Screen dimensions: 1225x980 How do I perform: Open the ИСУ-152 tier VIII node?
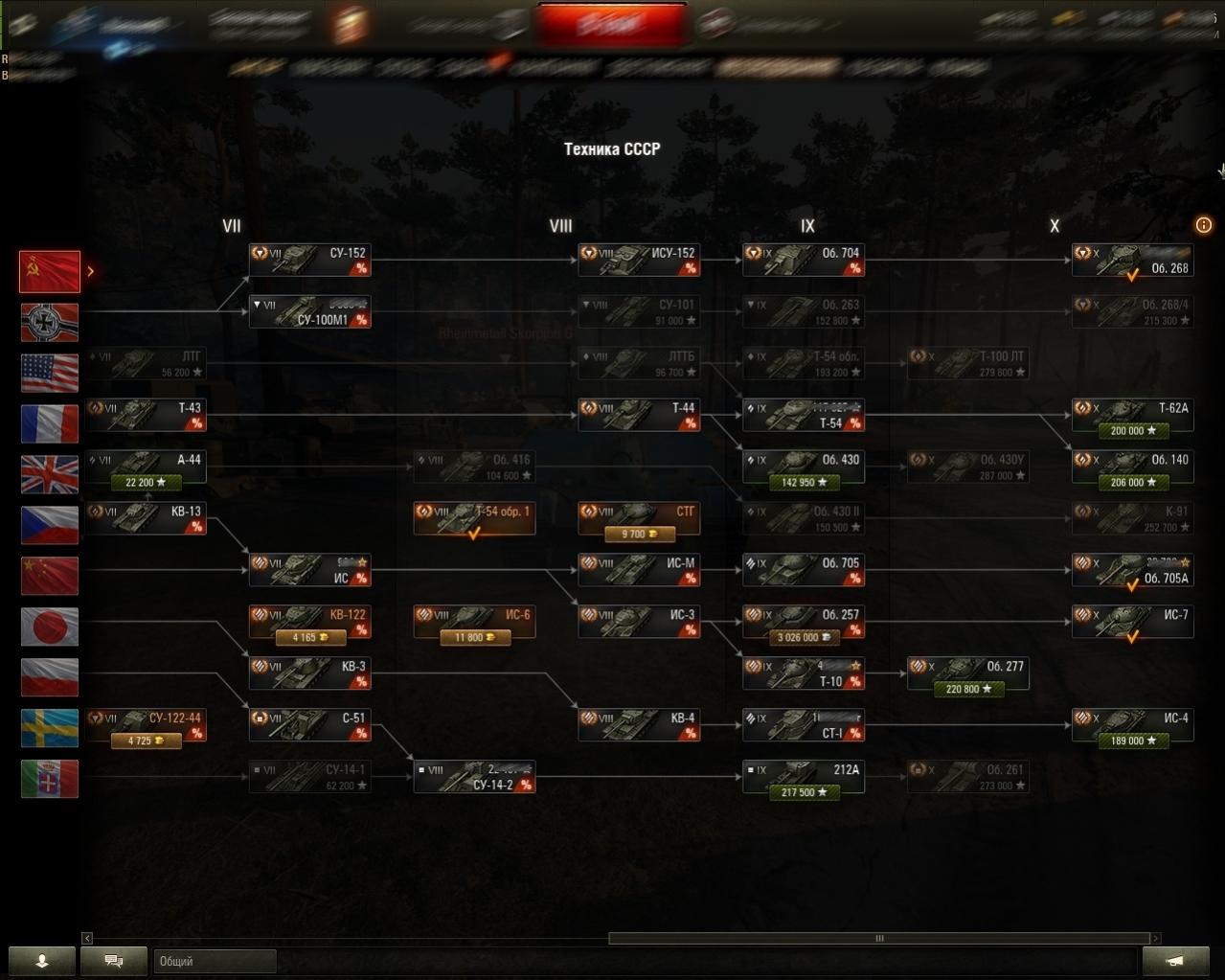(638, 260)
